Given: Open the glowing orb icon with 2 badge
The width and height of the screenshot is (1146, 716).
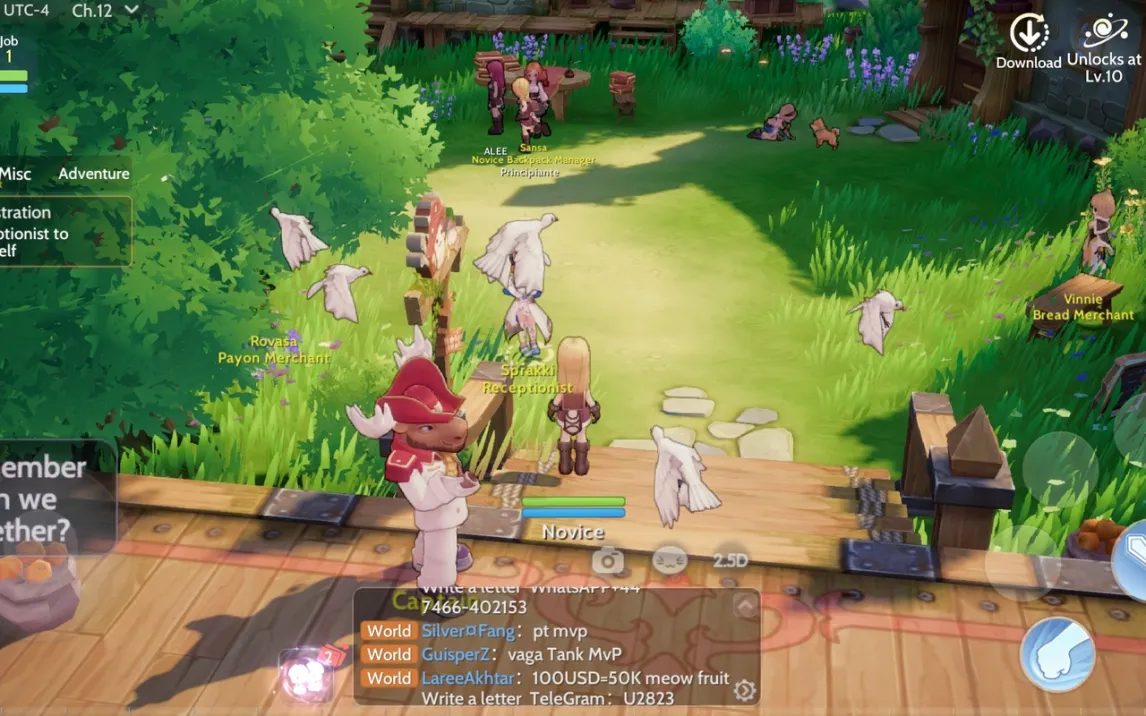Looking at the screenshot, I should click(307, 675).
